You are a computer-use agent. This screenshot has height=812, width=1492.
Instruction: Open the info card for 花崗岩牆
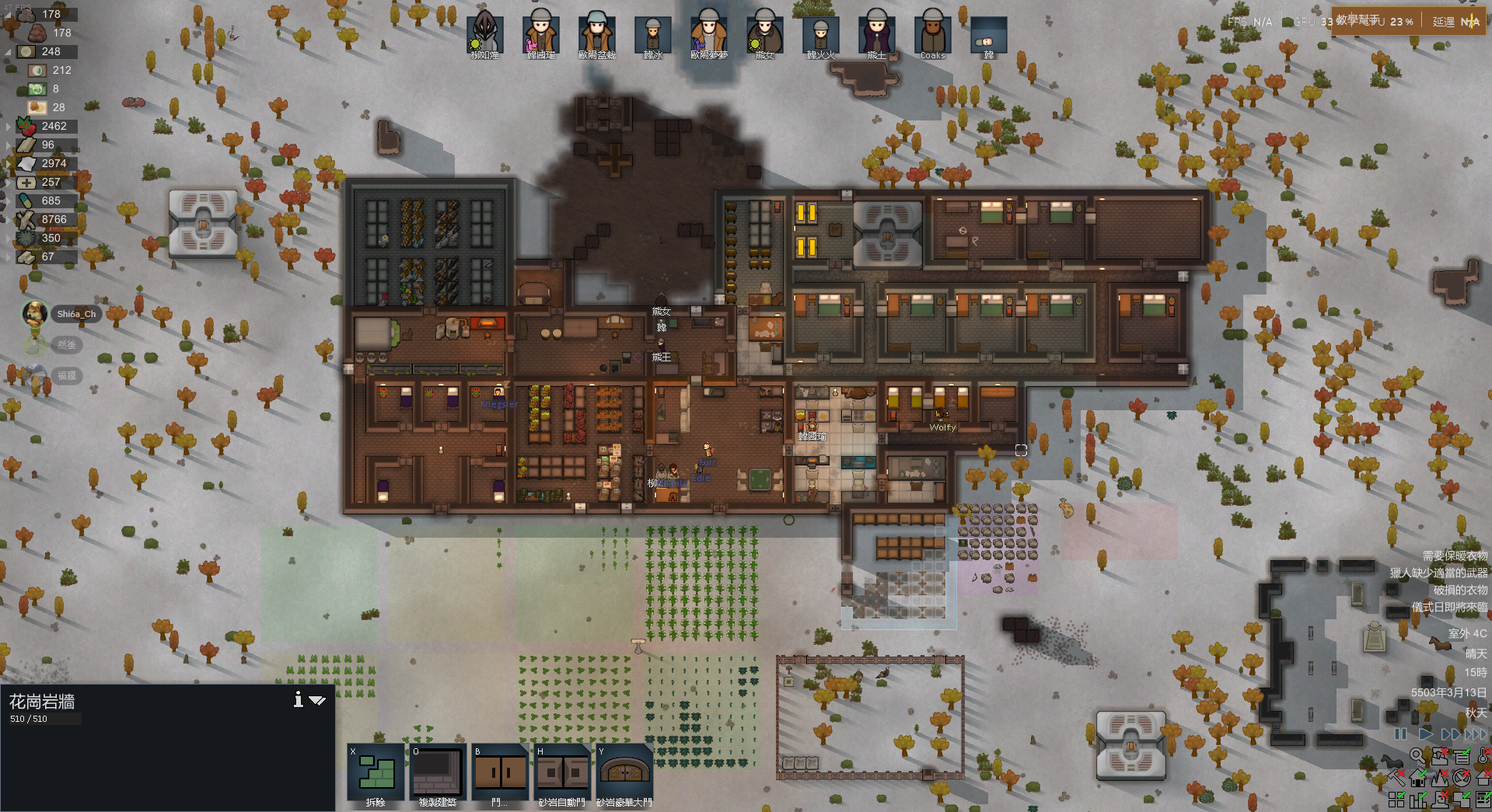pos(298,699)
